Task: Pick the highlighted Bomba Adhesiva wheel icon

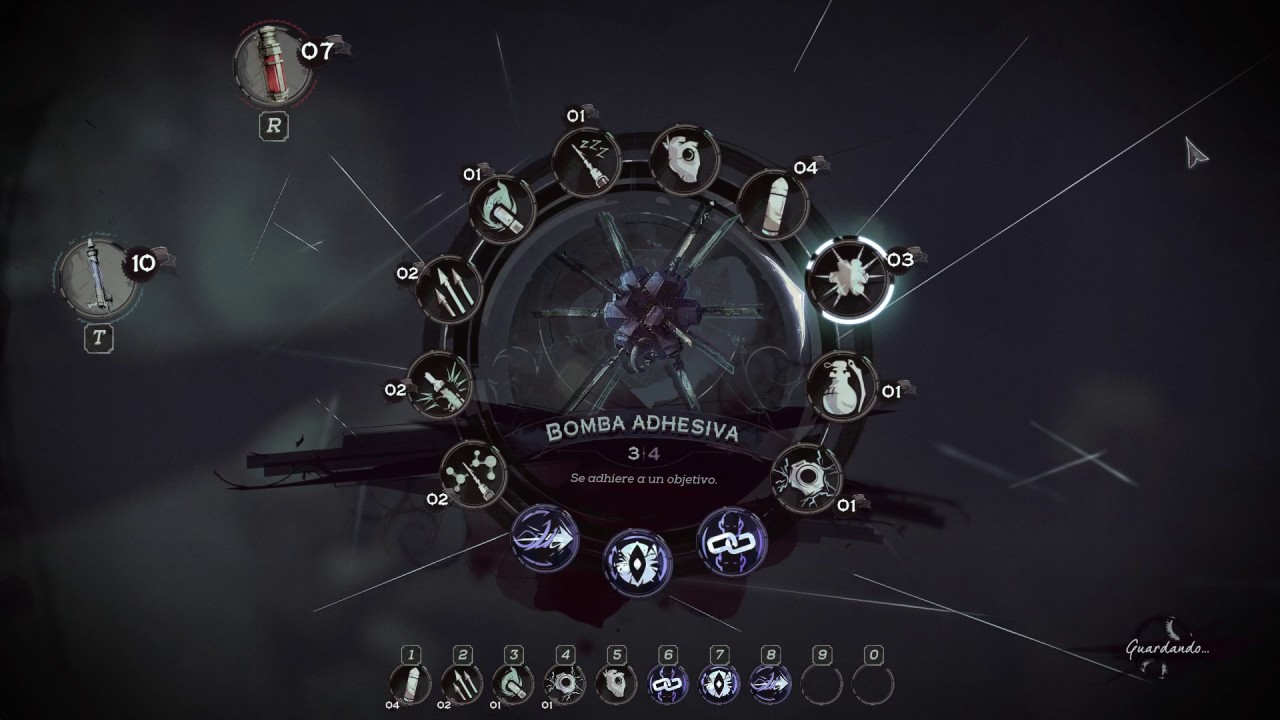Action: (x=849, y=279)
